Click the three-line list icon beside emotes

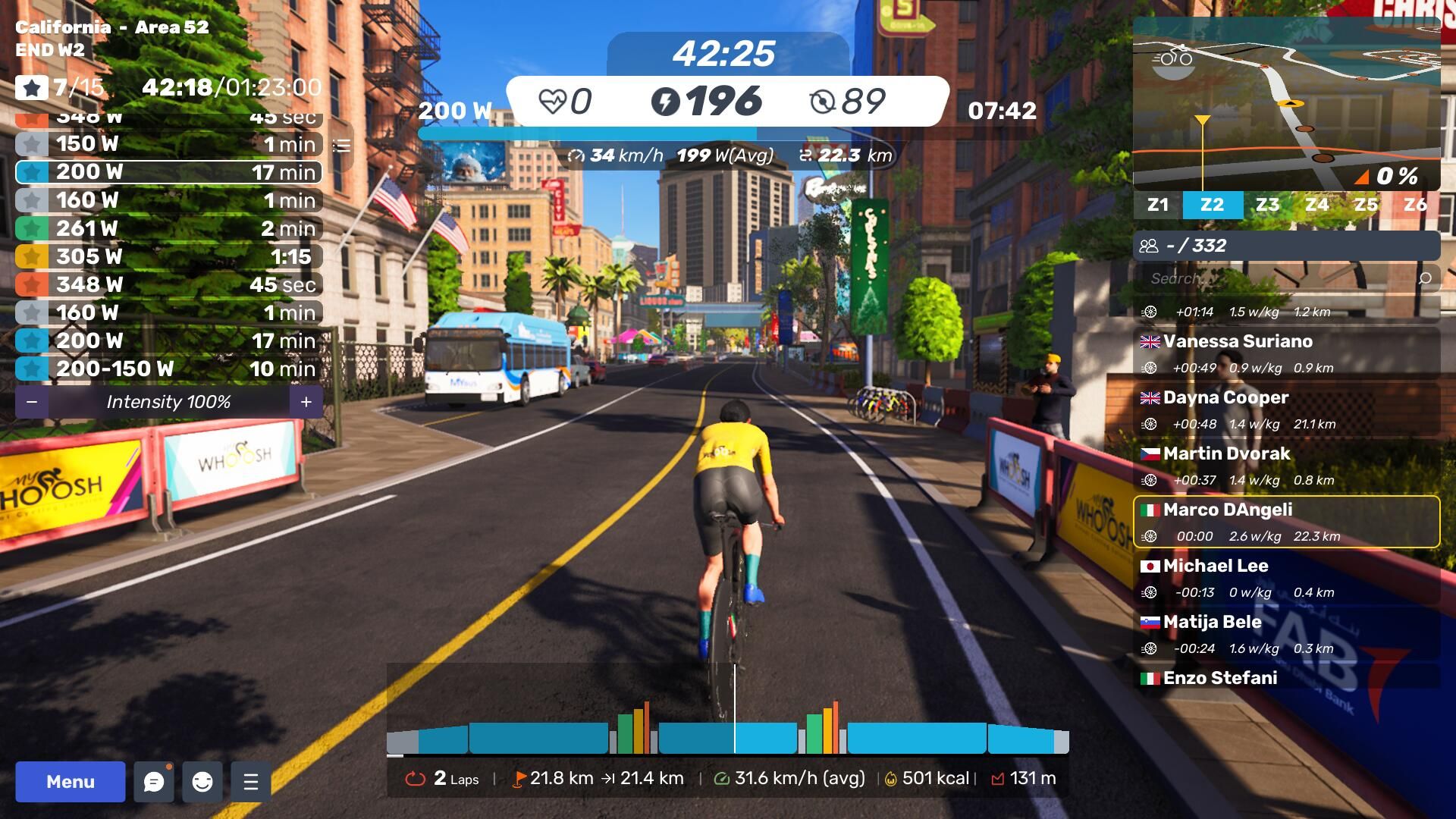[251, 782]
